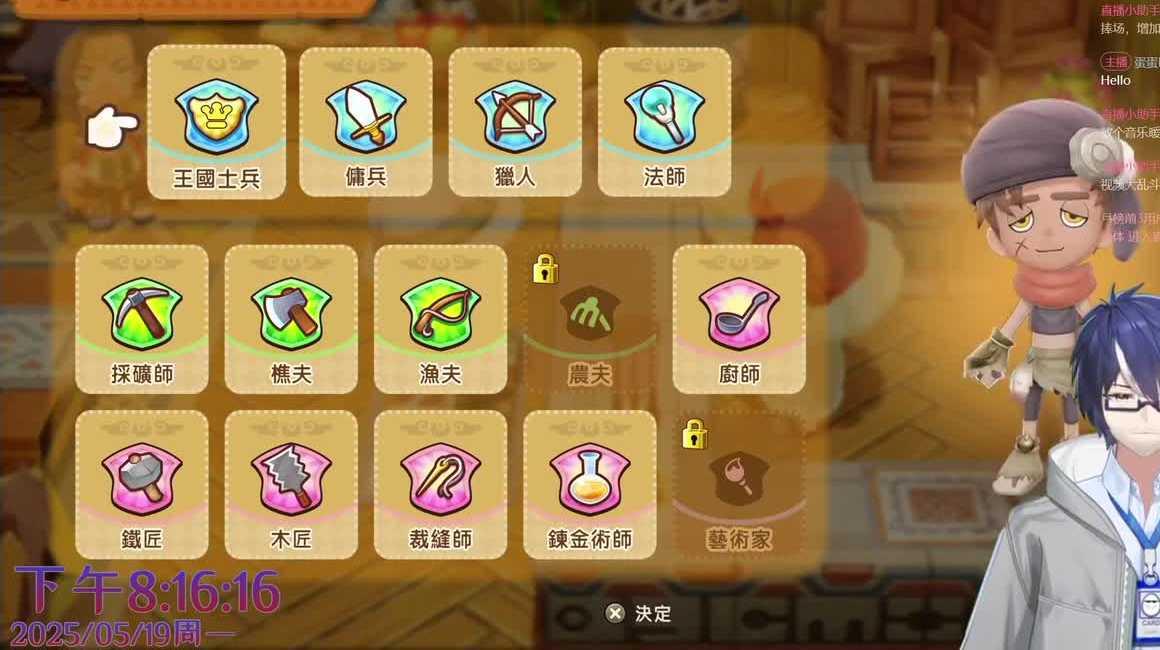Select the 法師 mage class

664,122
